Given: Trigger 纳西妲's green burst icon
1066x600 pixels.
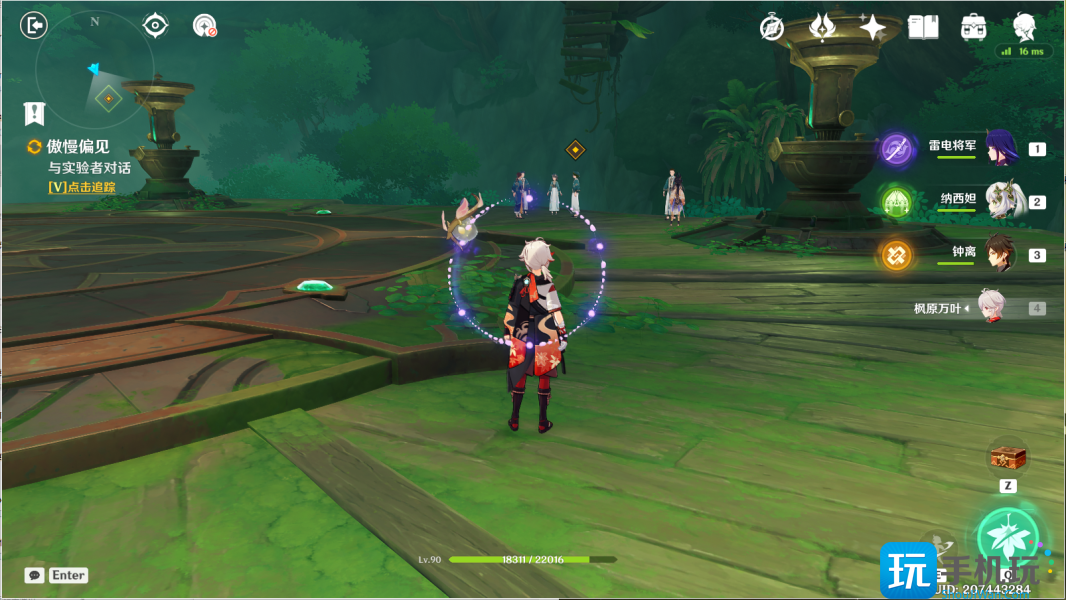Looking at the screenshot, I should [x=897, y=203].
